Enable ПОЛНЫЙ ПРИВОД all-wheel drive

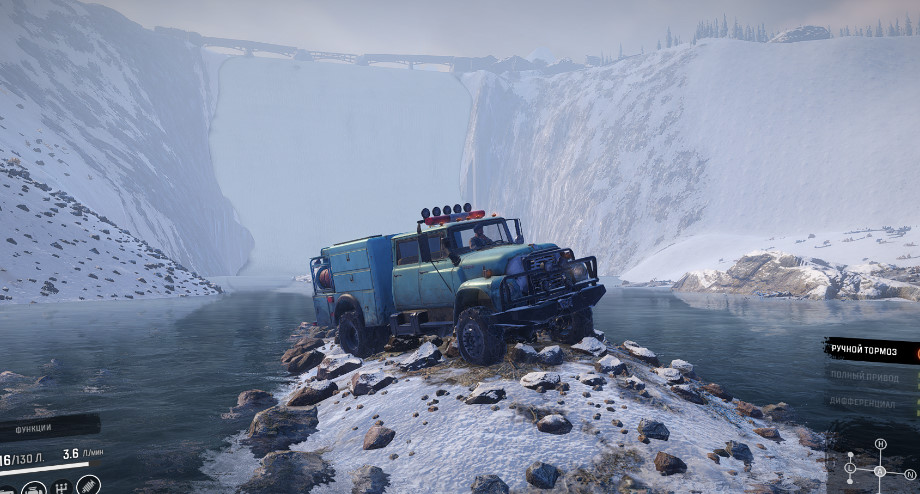tap(862, 376)
